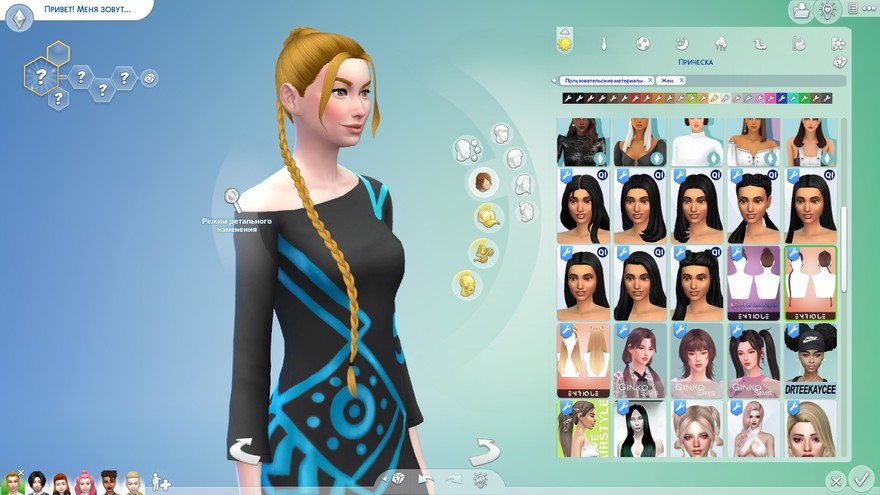
Task: Click the lightbulb tutorial button
Action: pyautogui.click(x=828, y=11)
